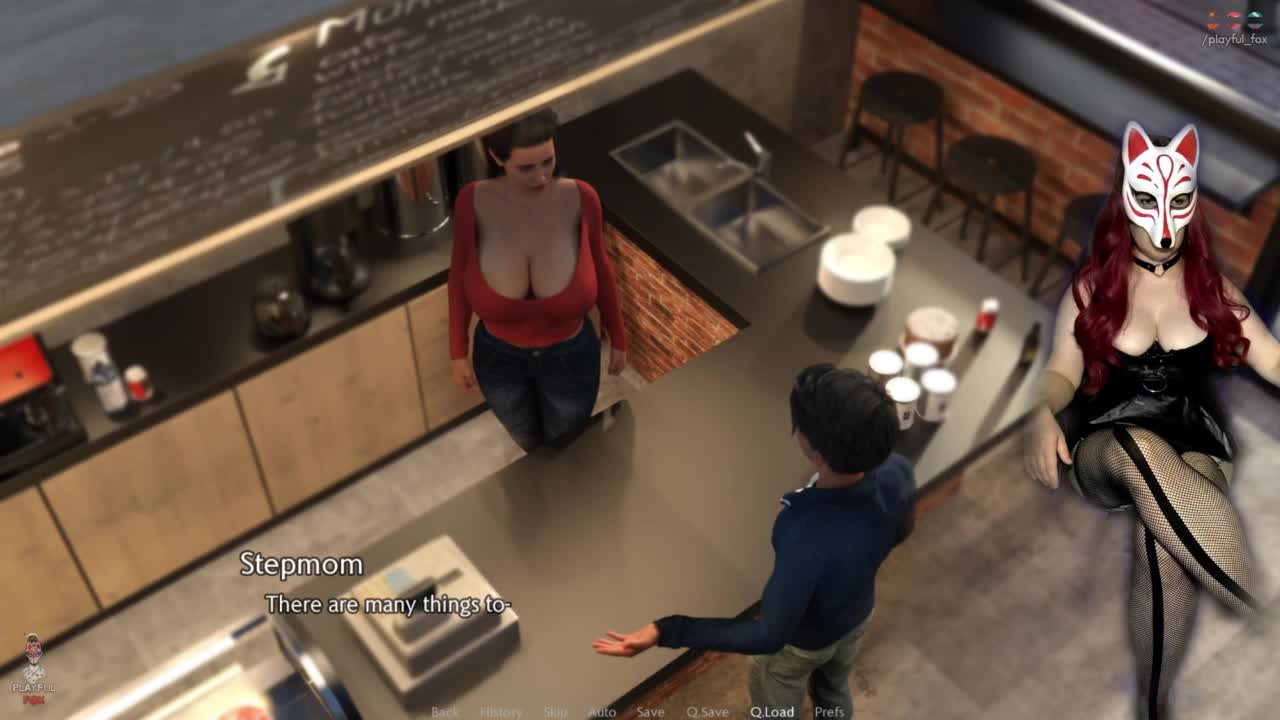Viewport: 1280px width, 720px height.
Task: Quick load with Q.Load
Action: tap(772, 712)
